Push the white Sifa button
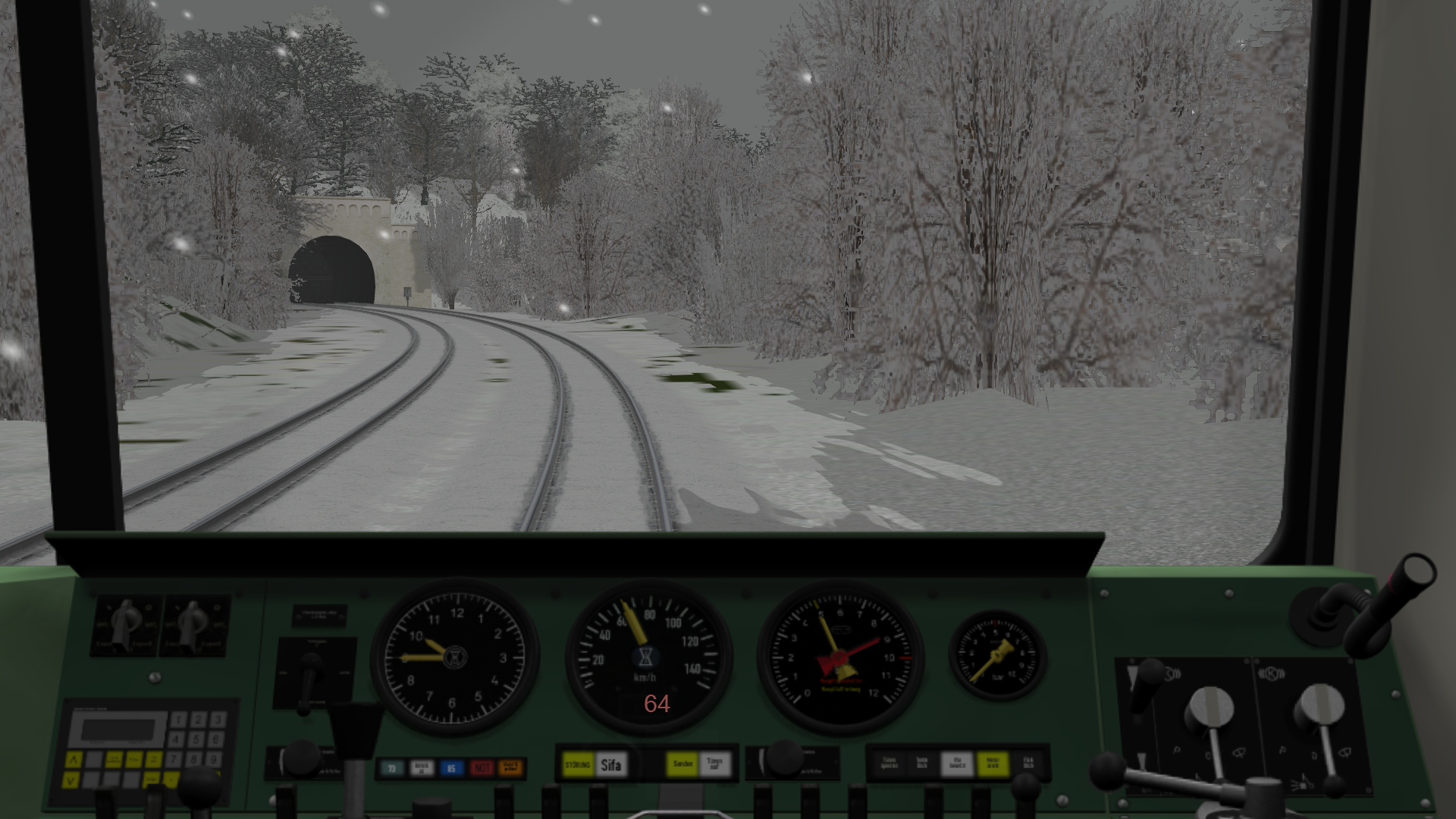1456x819 pixels. (611, 765)
